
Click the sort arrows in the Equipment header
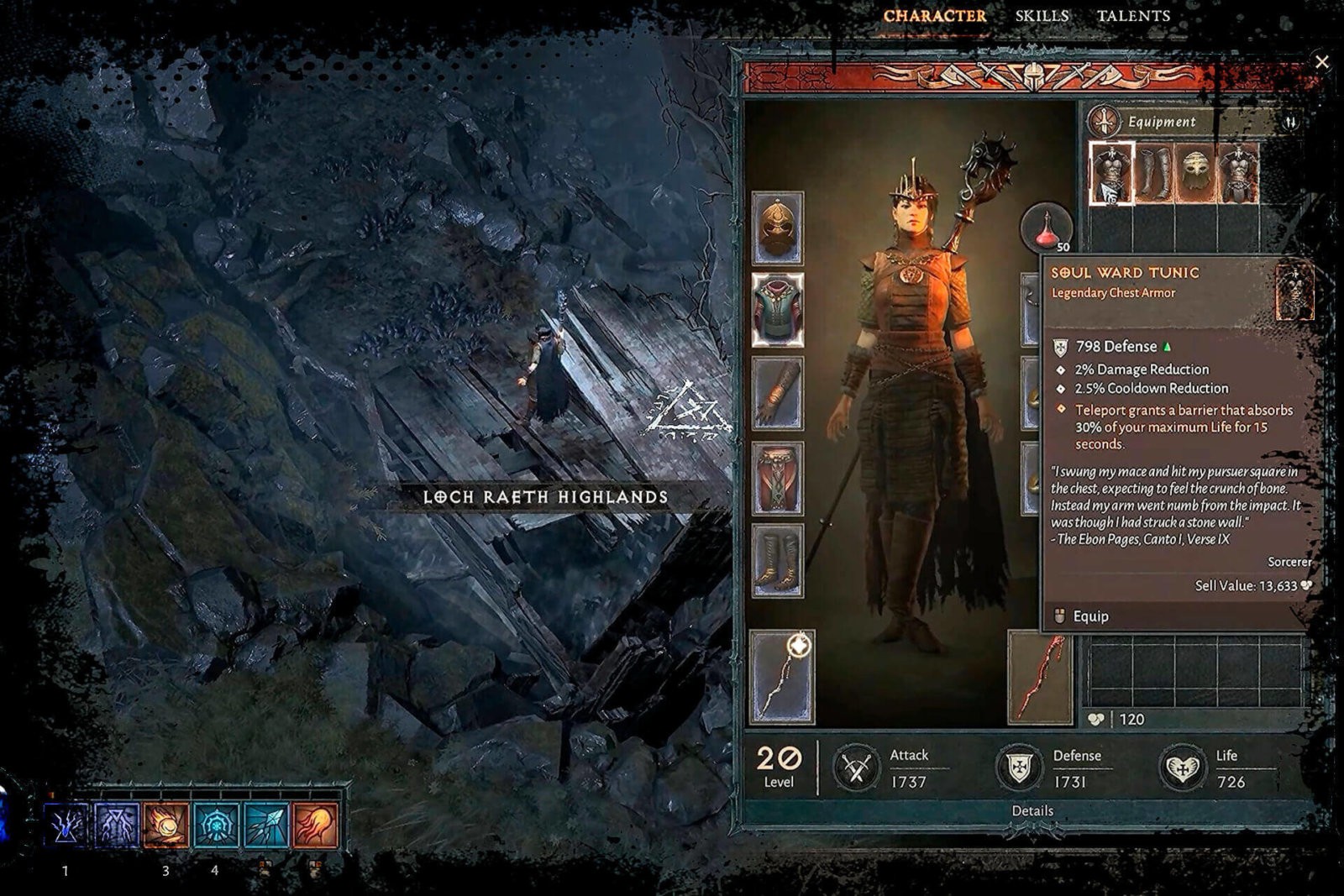[1291, 120]
